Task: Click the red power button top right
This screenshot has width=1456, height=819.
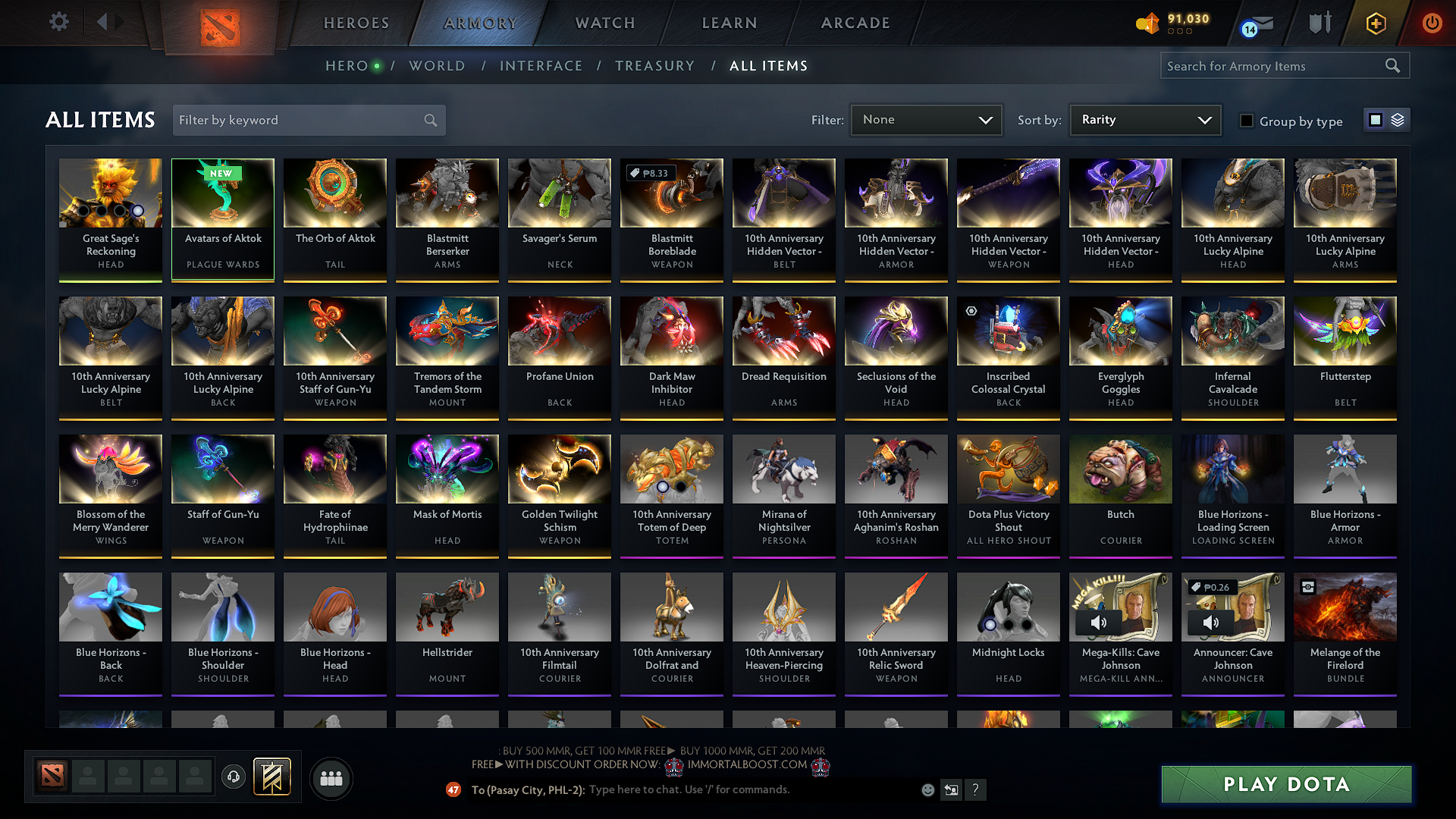Action: pyautogui.click(x=1432, y=23)
